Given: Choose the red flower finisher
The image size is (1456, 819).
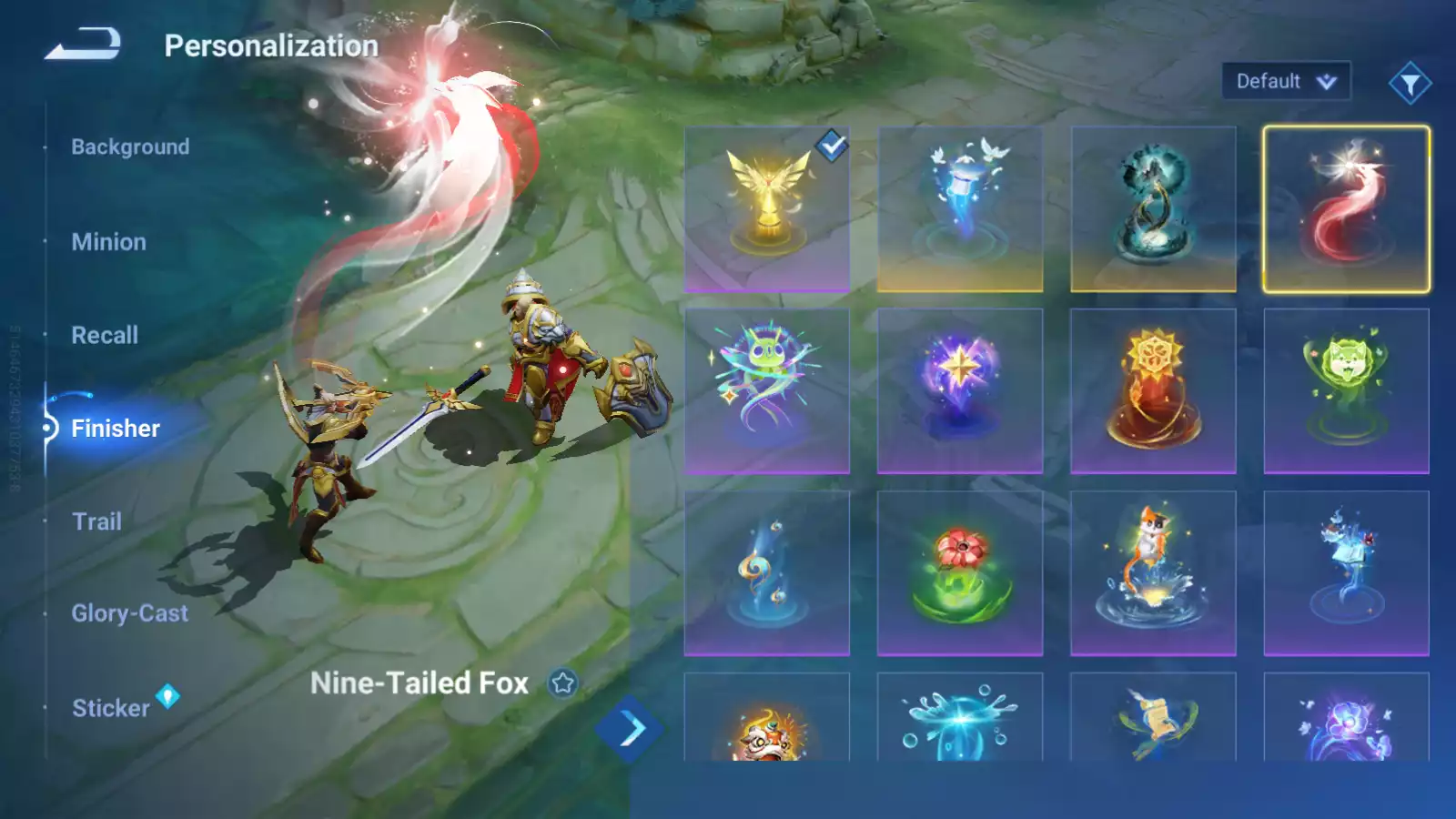Looking at the screenshot, I should 960,573.
